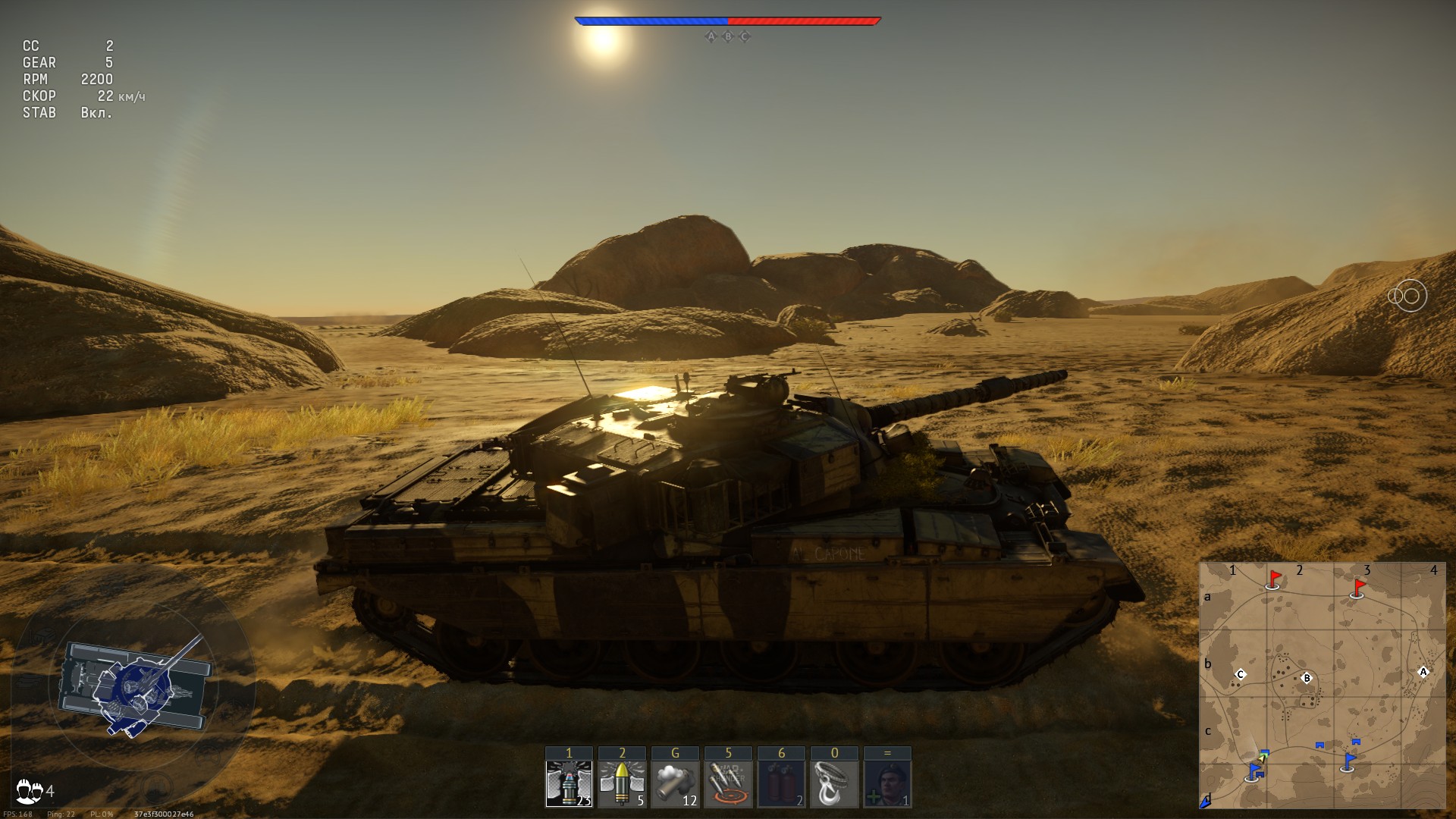Click the tank damage model indicator
The width and height of the screenshot is (1456, 819).
click(135, 687)
